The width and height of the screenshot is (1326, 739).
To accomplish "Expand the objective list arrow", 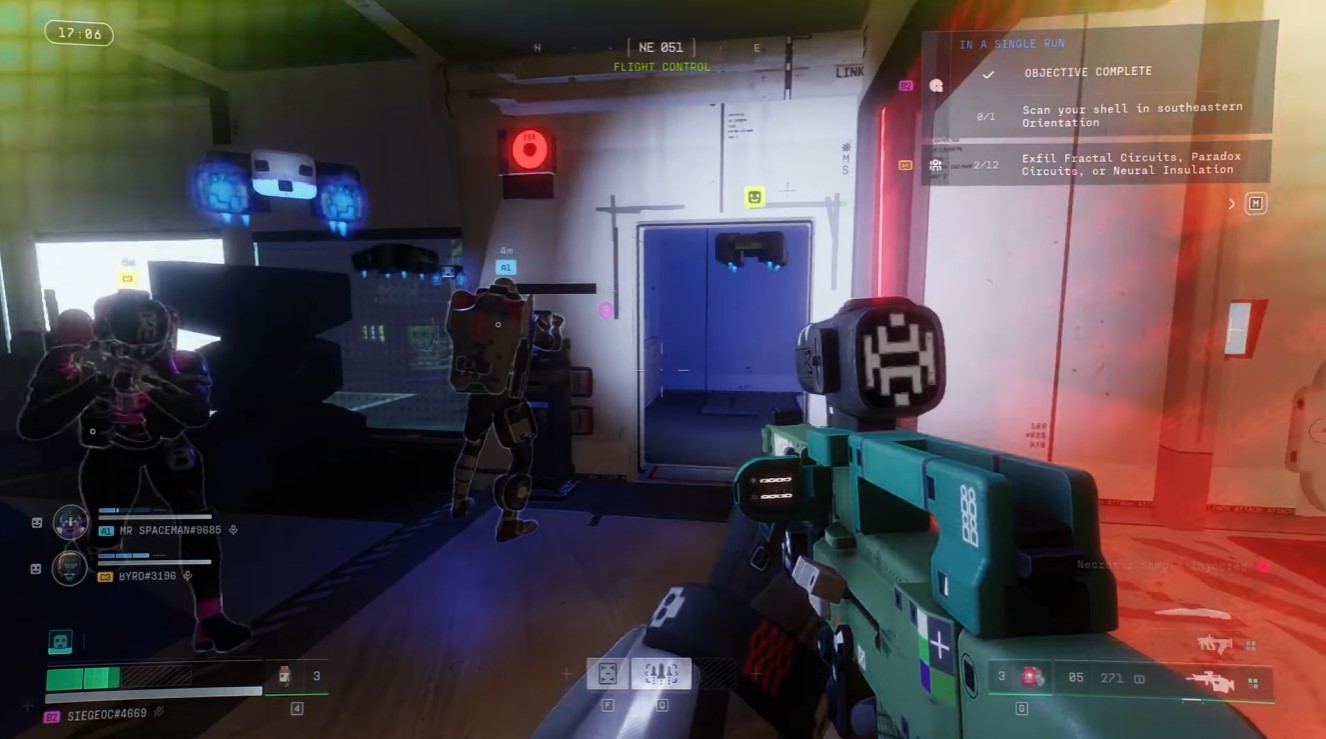I will pyautogui.click(x=1232, y=204).
